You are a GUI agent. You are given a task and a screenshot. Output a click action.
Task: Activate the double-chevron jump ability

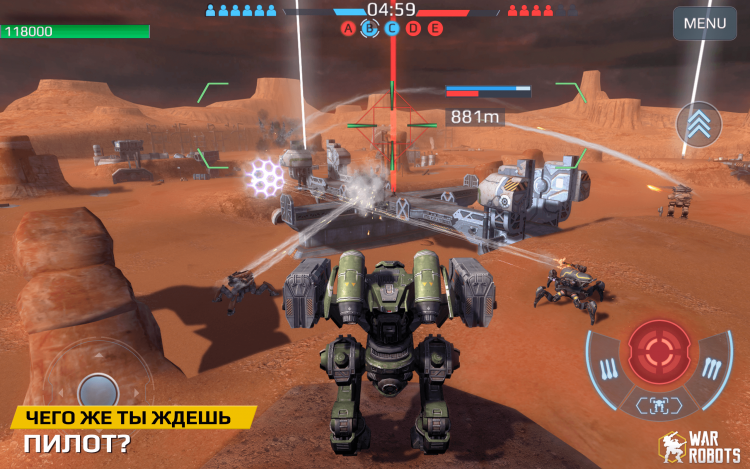pyautogui.click(x=699, y=124)
